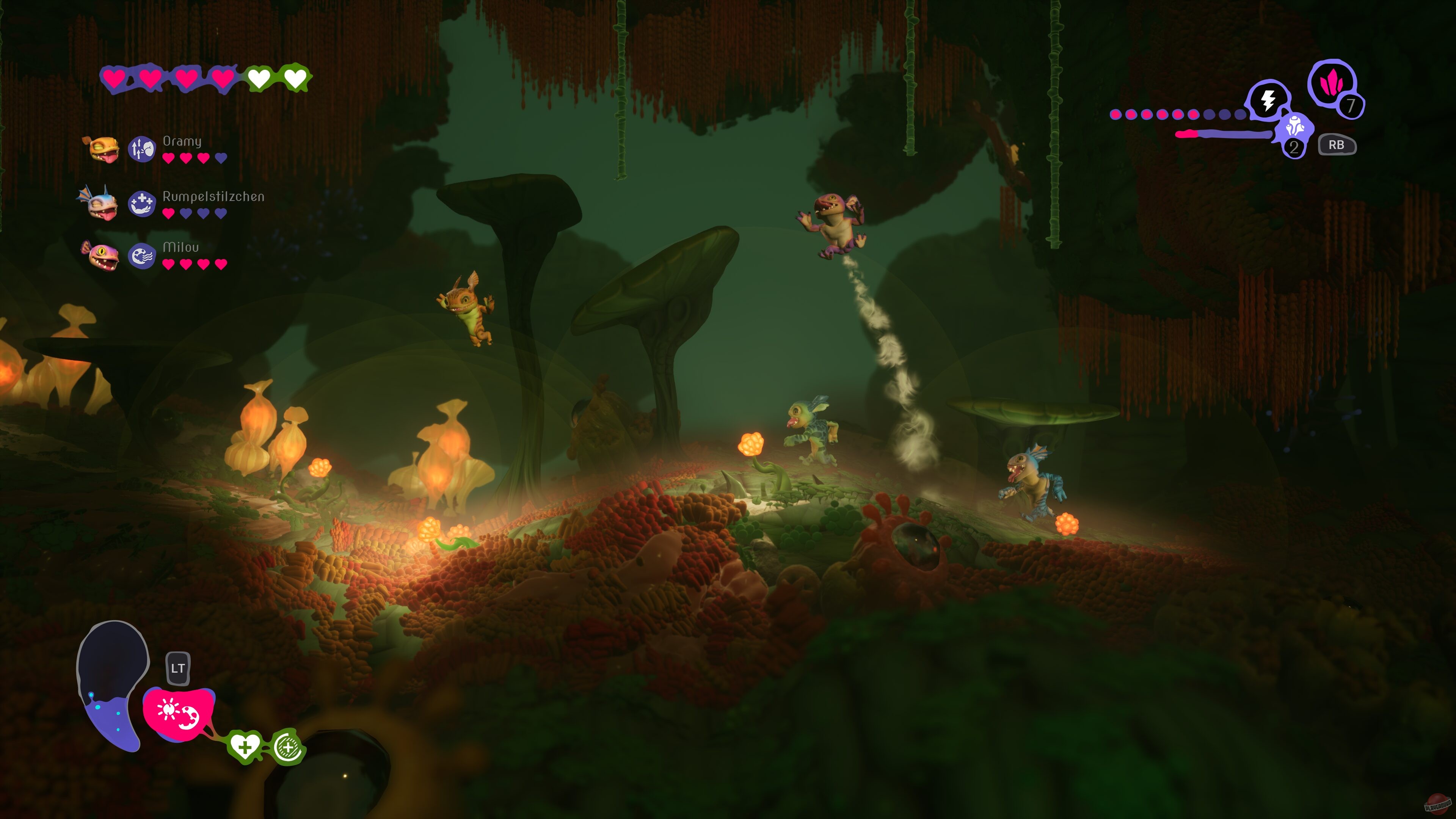
Task: Select Rumpelstilzchen's healing ability icon
Action: point(143,204)
